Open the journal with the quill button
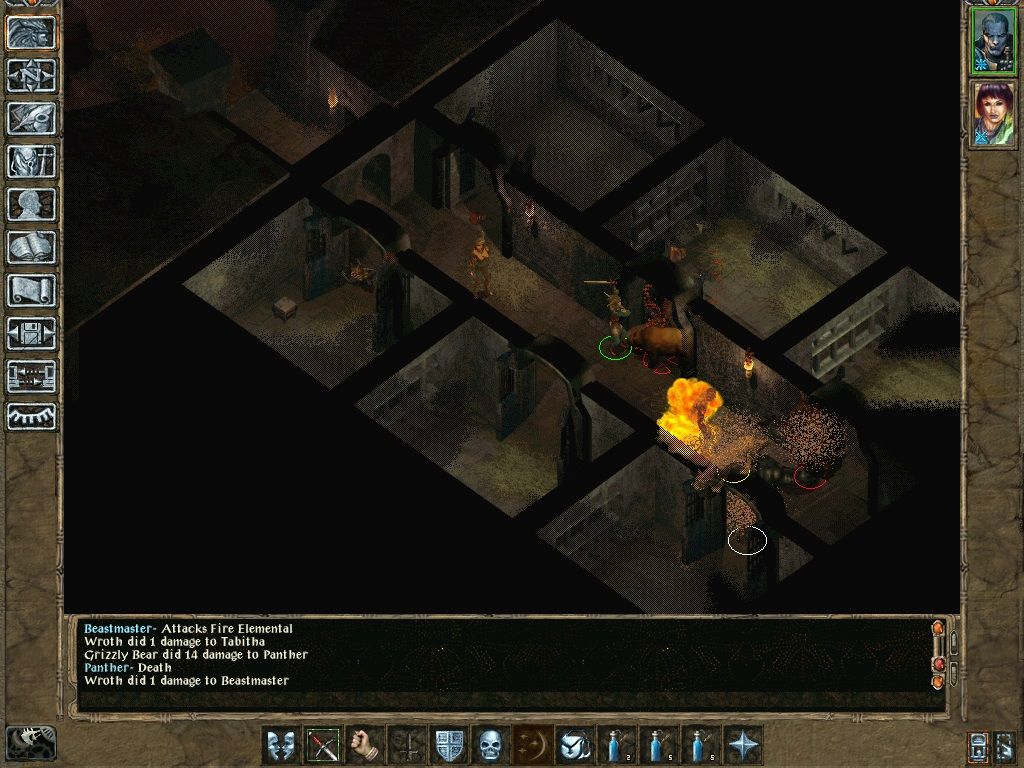1024x768 pixels. (x=32, y=118)
